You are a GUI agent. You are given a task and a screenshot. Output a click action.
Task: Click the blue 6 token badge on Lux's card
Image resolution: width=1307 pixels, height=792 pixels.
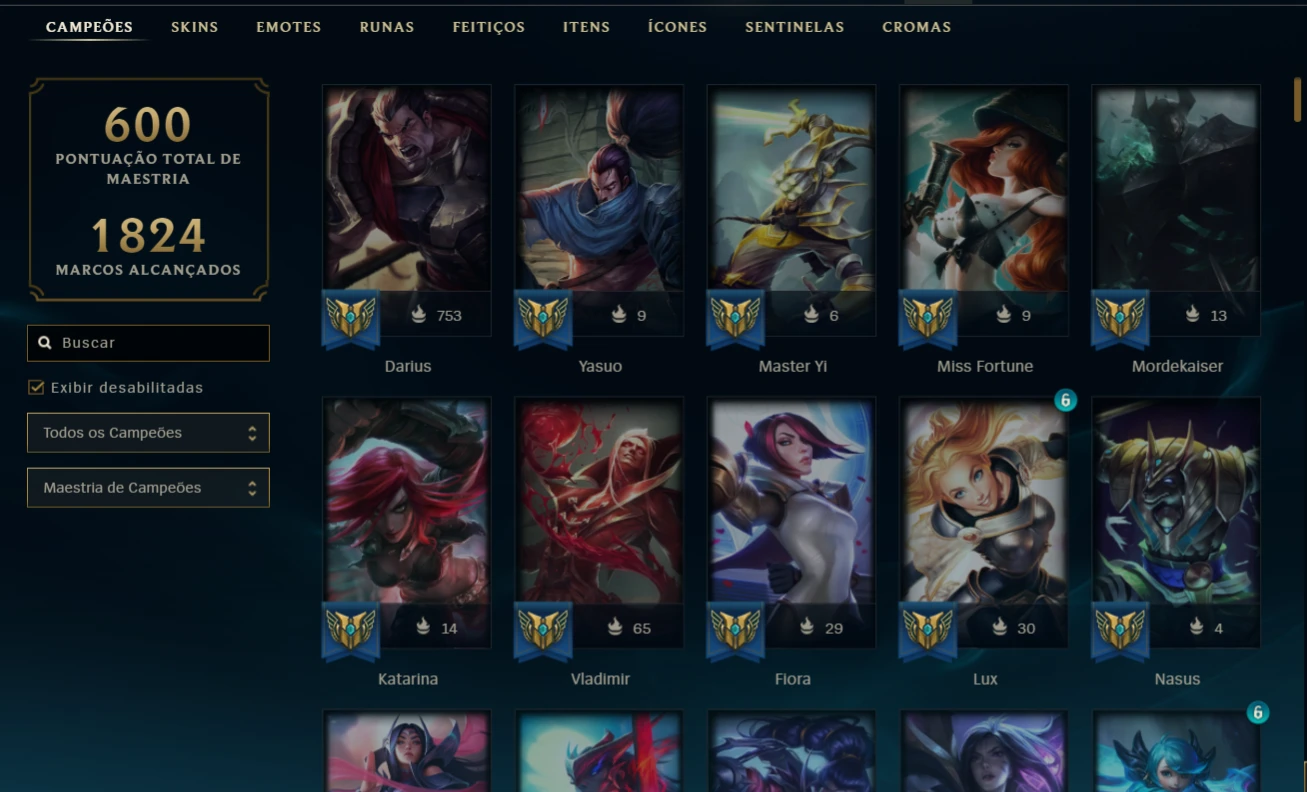[1067, 401]
